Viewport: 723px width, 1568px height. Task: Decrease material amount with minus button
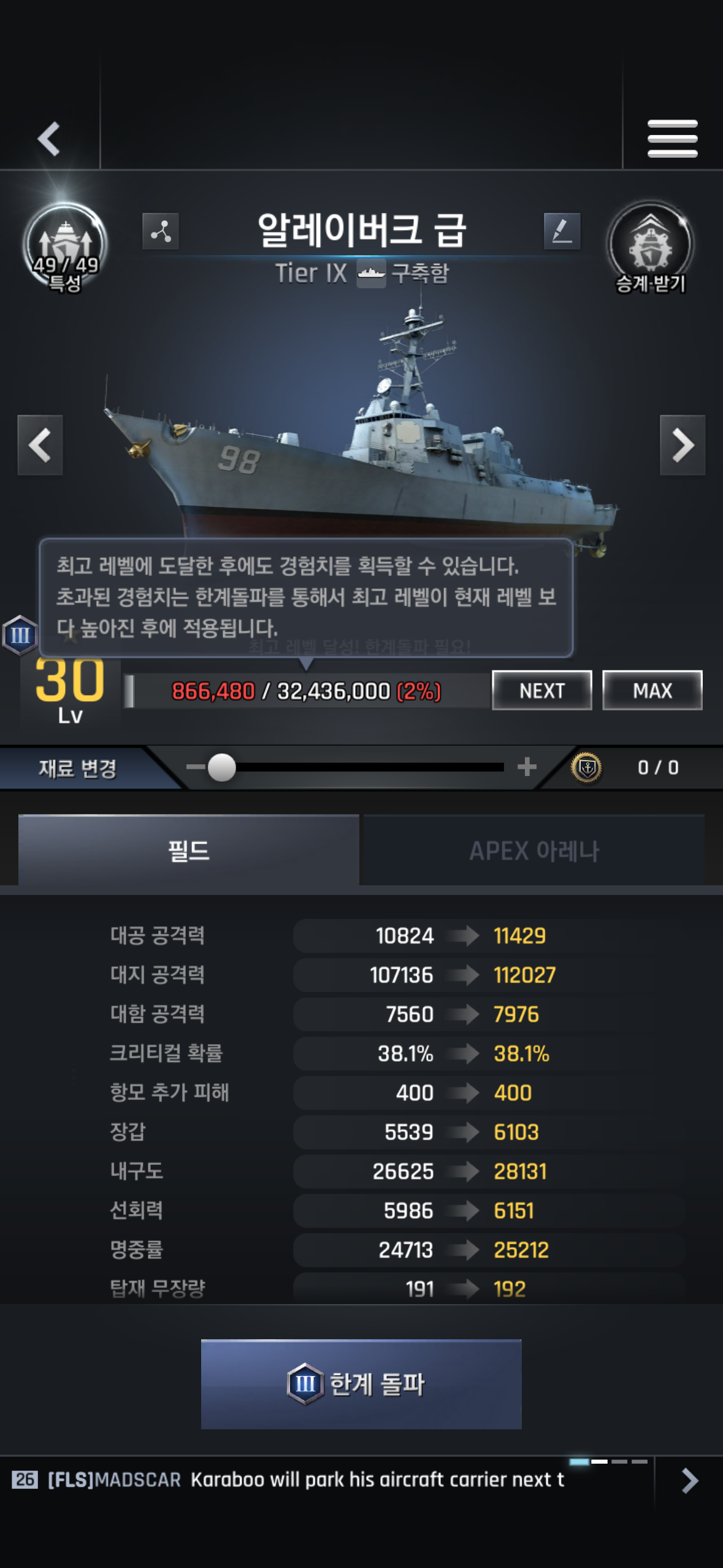[x=195, y=767]
